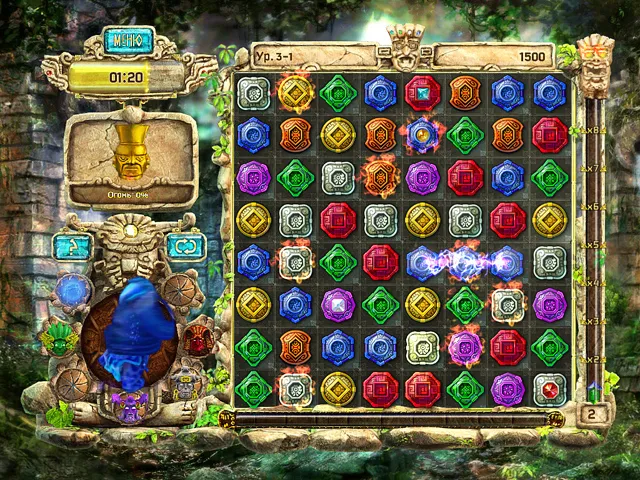Choose the flaming orange tile
This screenshot has height=480, width=640.
coord(380,177)
